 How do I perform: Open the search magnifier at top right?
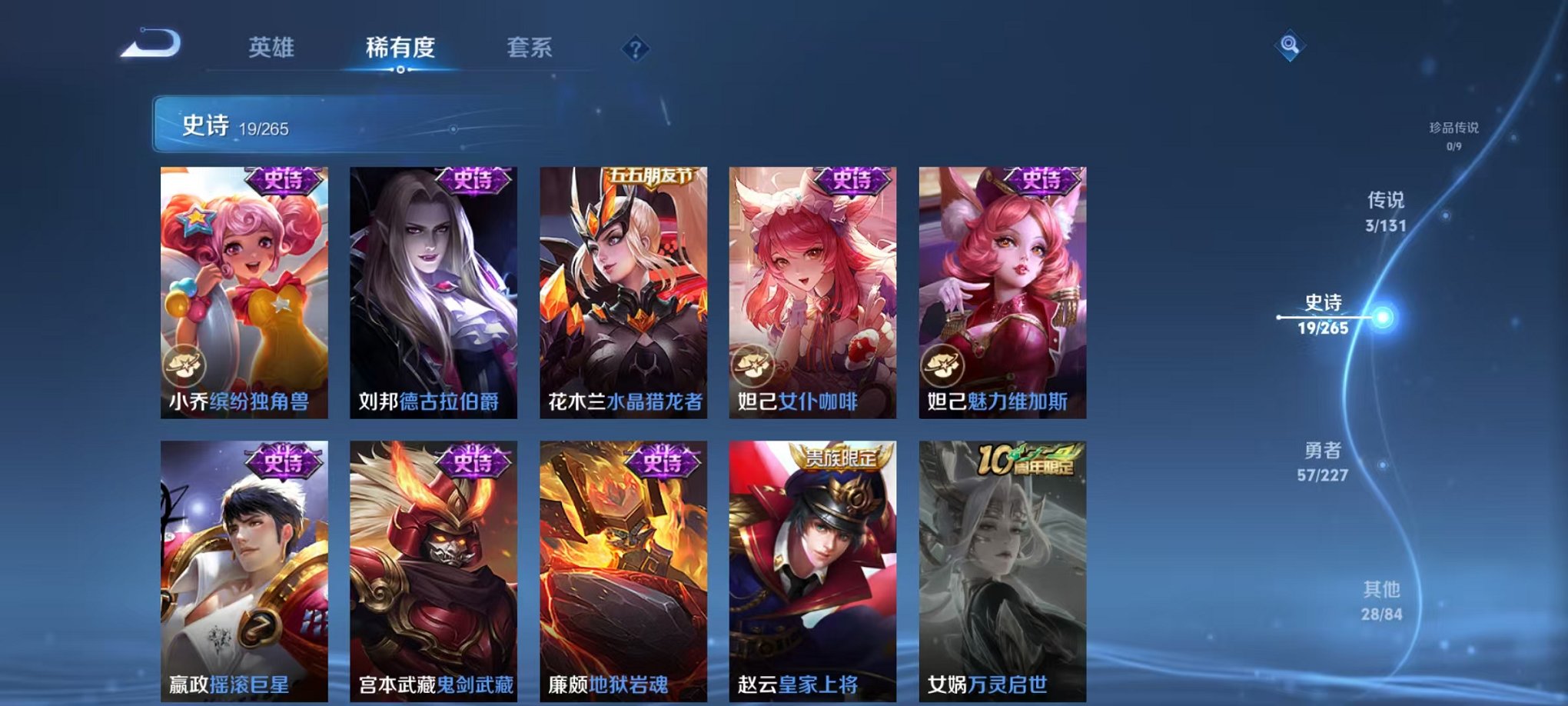1291,44
